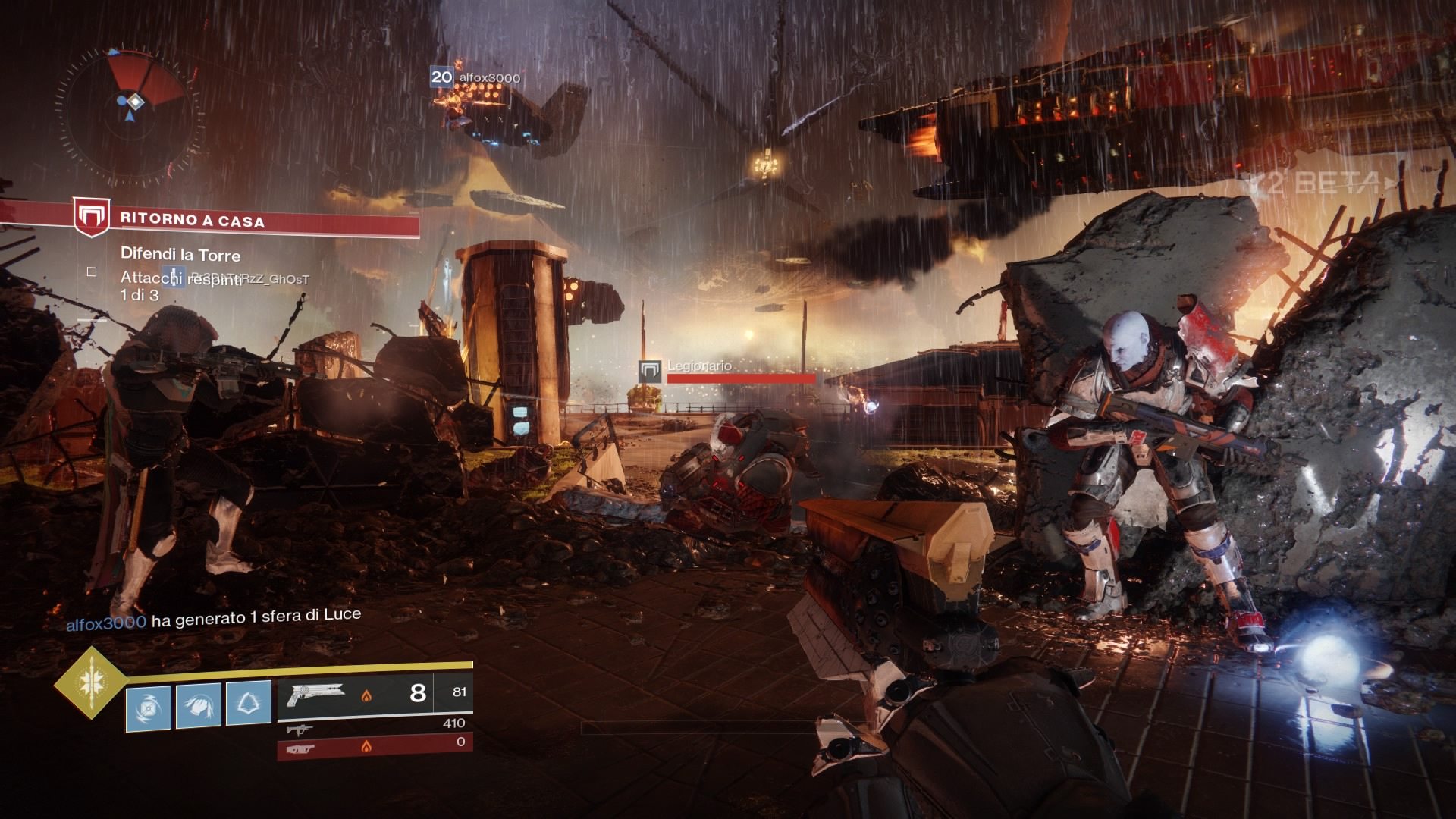Choose the red heavy weapon slot
Screen dimensions: 1456x819
point(375,745)
